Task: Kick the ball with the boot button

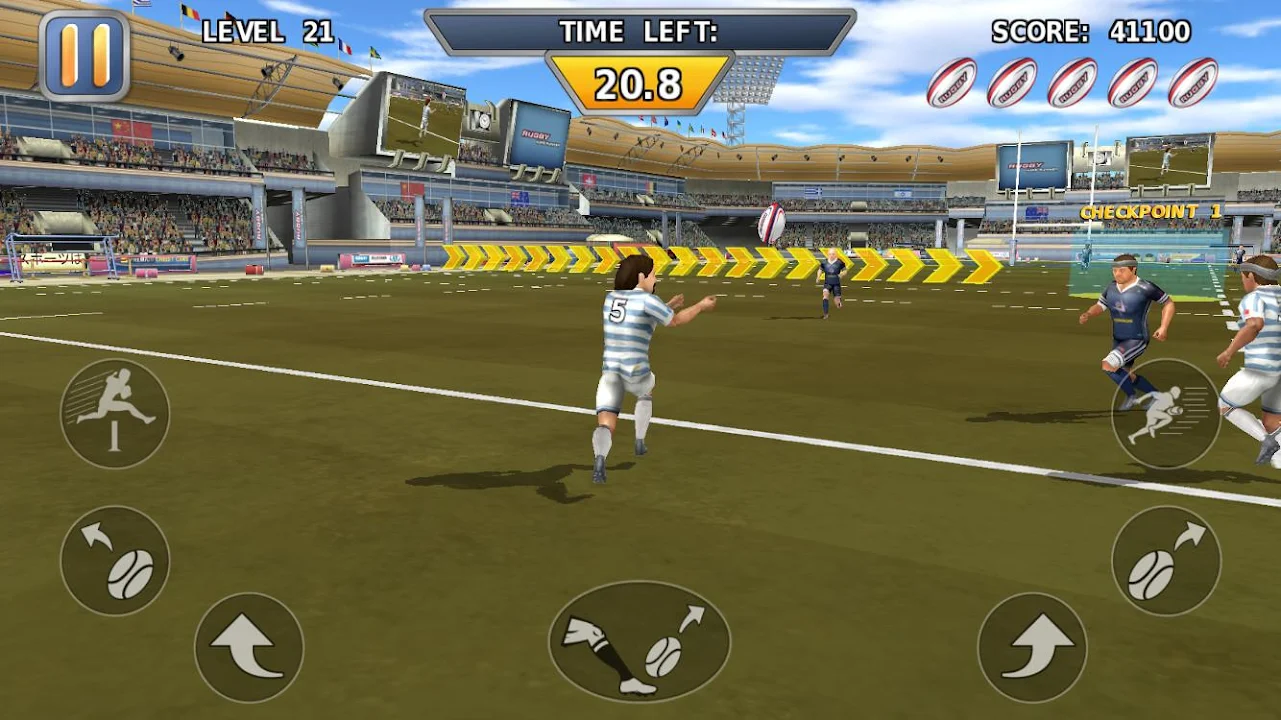Action: pyautogui.click(x=639, y=642)
